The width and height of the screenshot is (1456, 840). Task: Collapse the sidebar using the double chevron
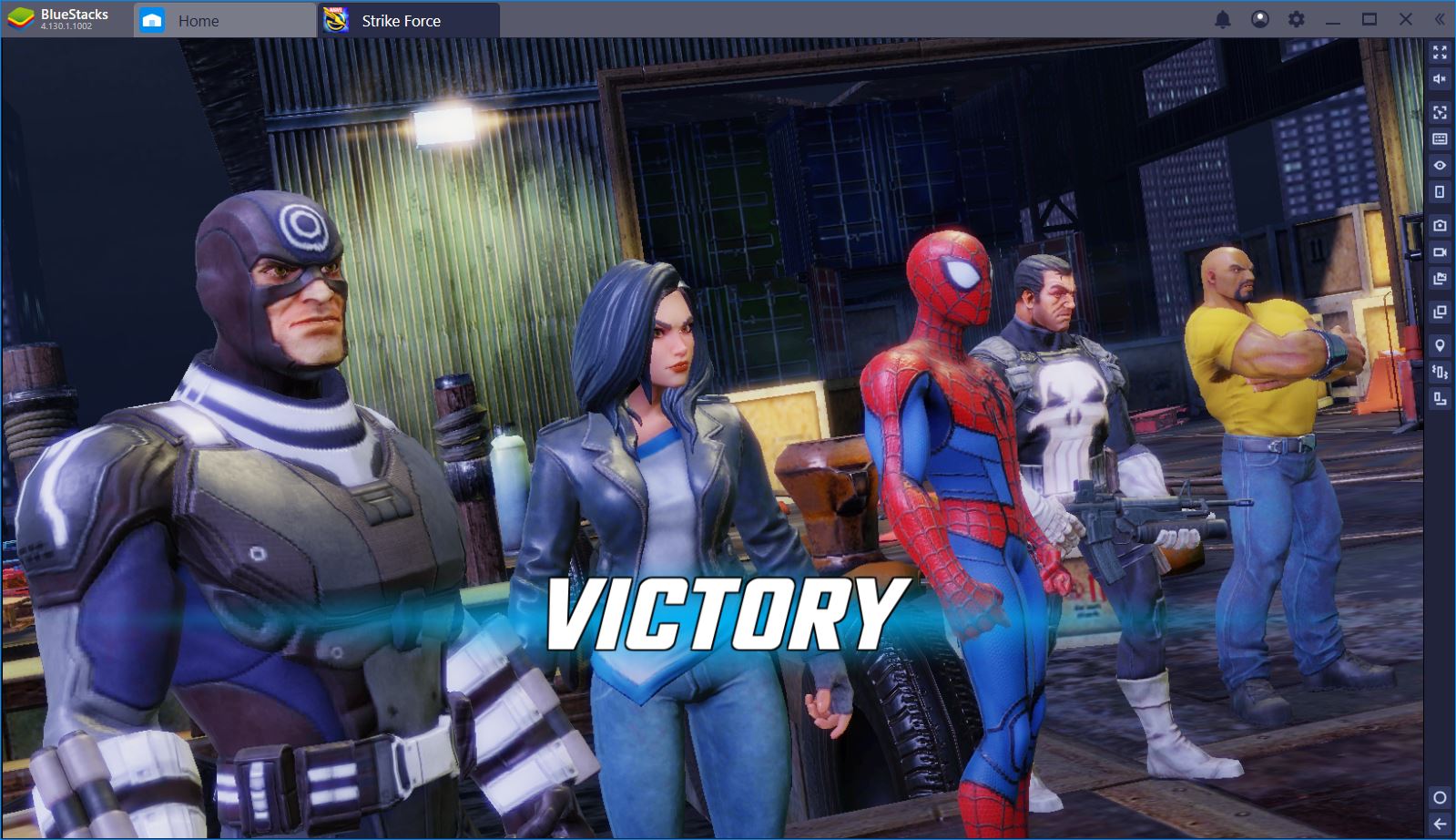1439,20
